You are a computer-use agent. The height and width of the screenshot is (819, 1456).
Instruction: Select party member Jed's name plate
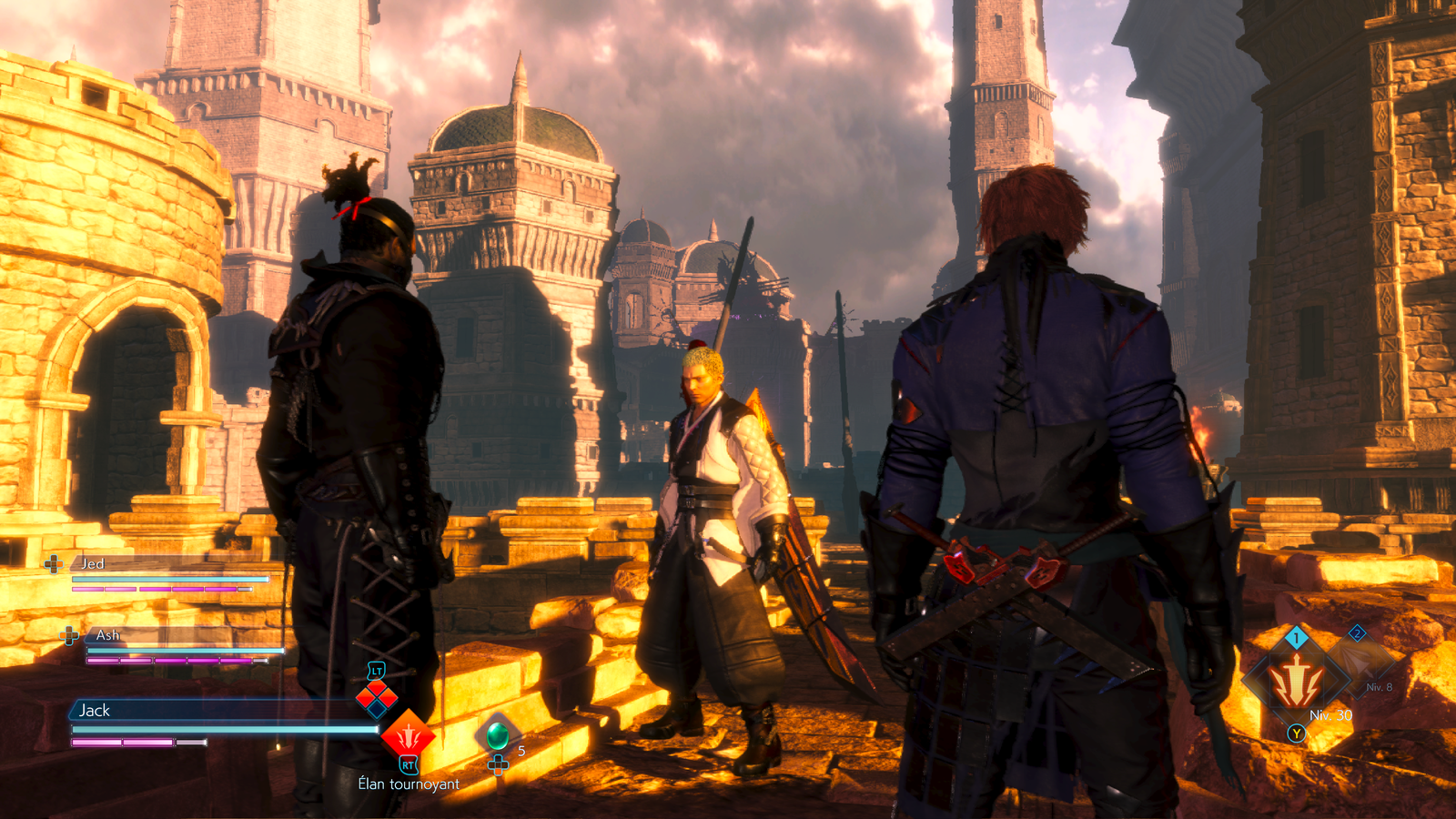pyautogui.click(x=93, y=564)
